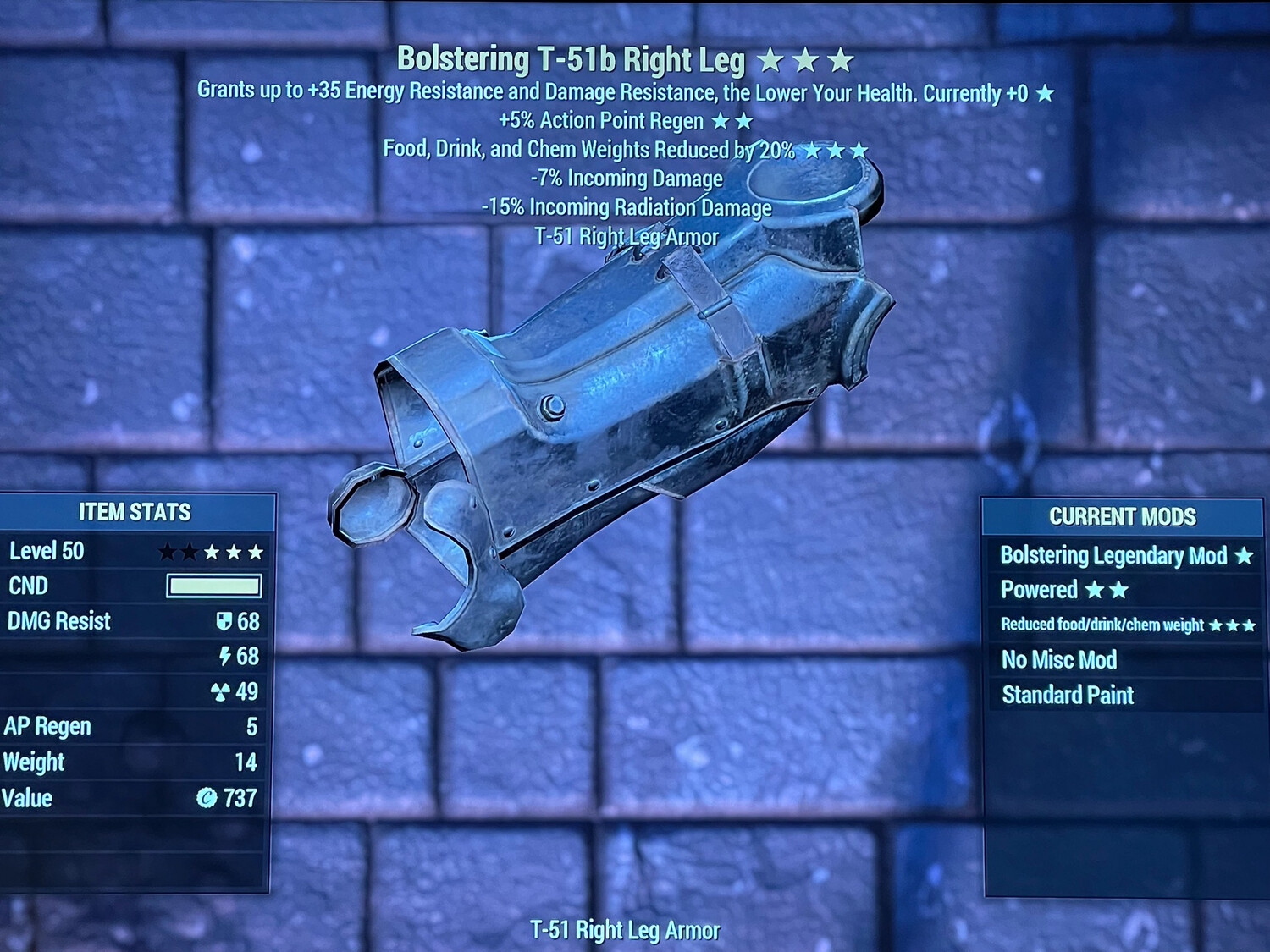Click the third star on the Level 50 row

(213, 551)
